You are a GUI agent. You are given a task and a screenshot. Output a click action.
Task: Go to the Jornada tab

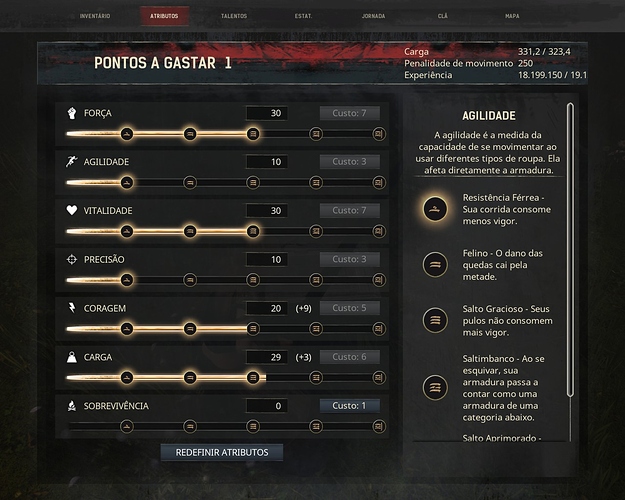[x=372, y=17]
